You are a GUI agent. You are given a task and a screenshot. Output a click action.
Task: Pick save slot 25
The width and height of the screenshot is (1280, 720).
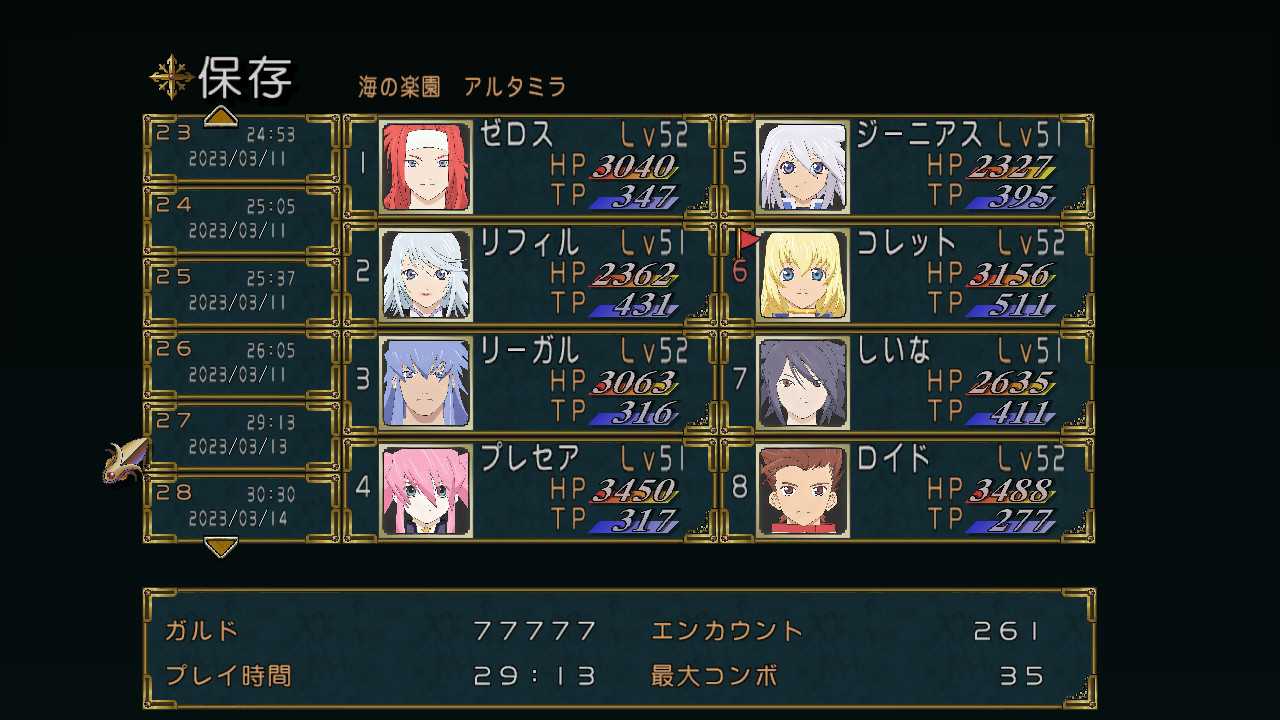pyautogui.click(x=241, y=291)
